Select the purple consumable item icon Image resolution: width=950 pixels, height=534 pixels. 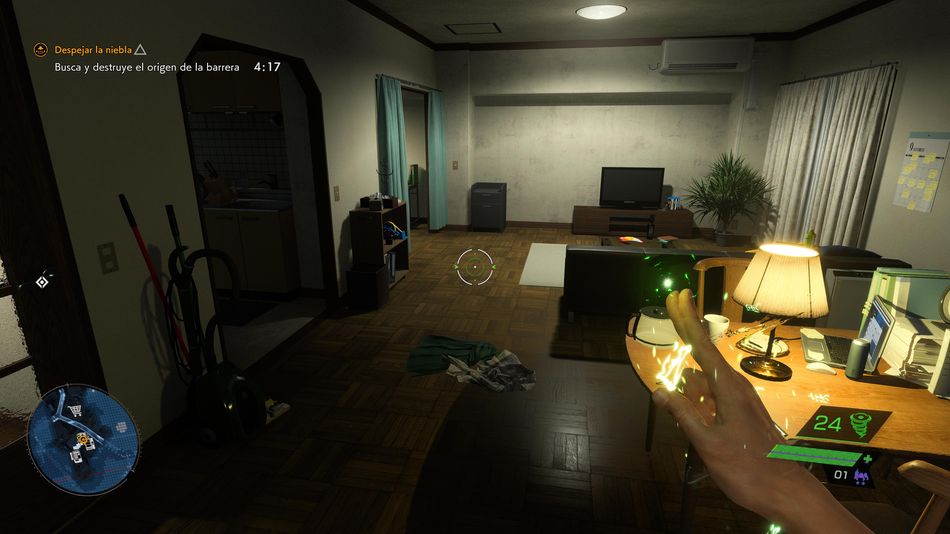861,474
